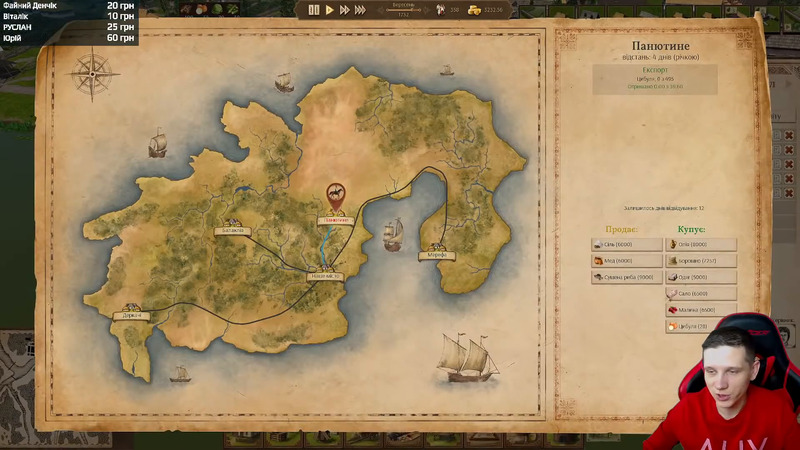
Task: Choose Борошно in the buys list
Action: tap(700, 261)
